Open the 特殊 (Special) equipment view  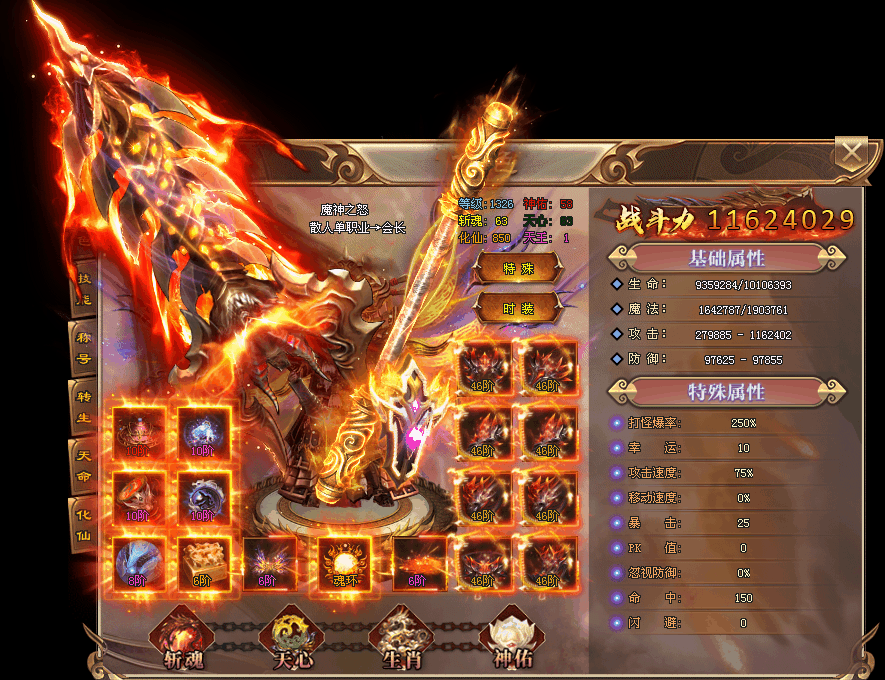click(x=517, y=268)
